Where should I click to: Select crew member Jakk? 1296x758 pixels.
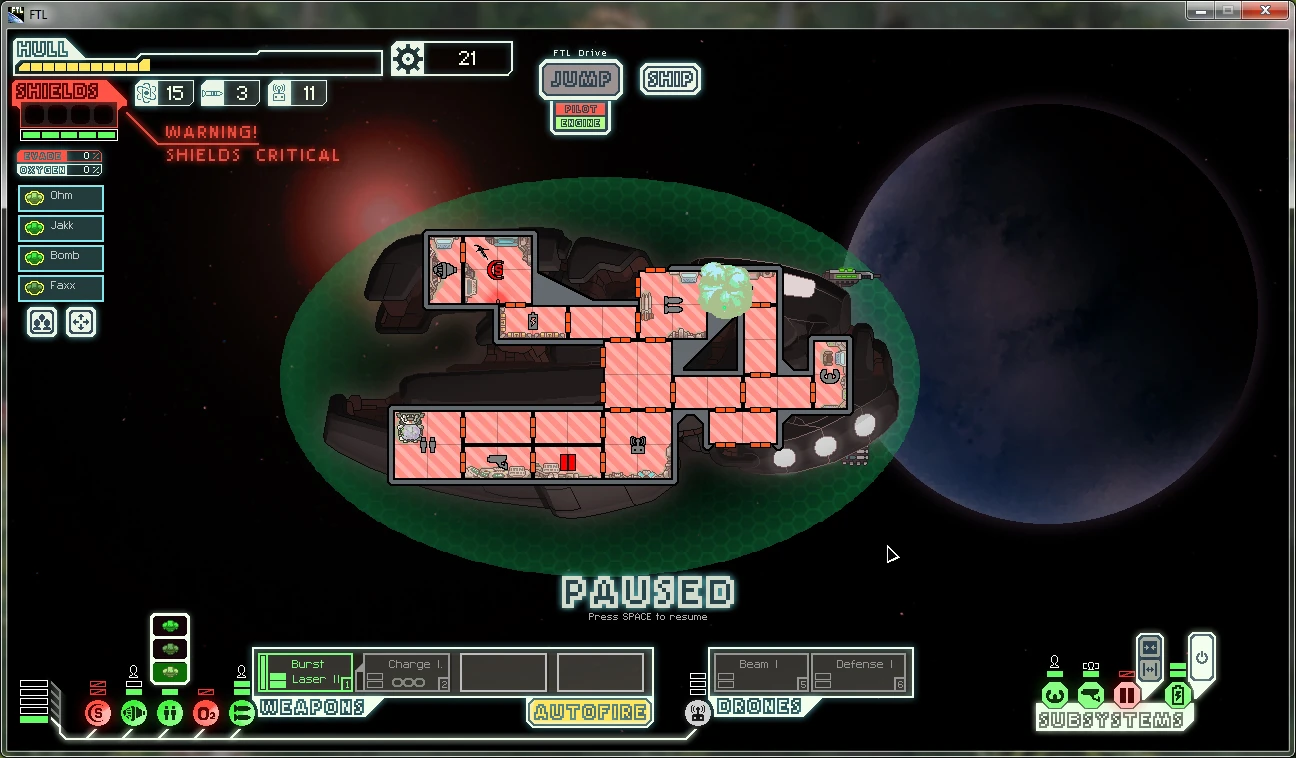pos(61,227)
